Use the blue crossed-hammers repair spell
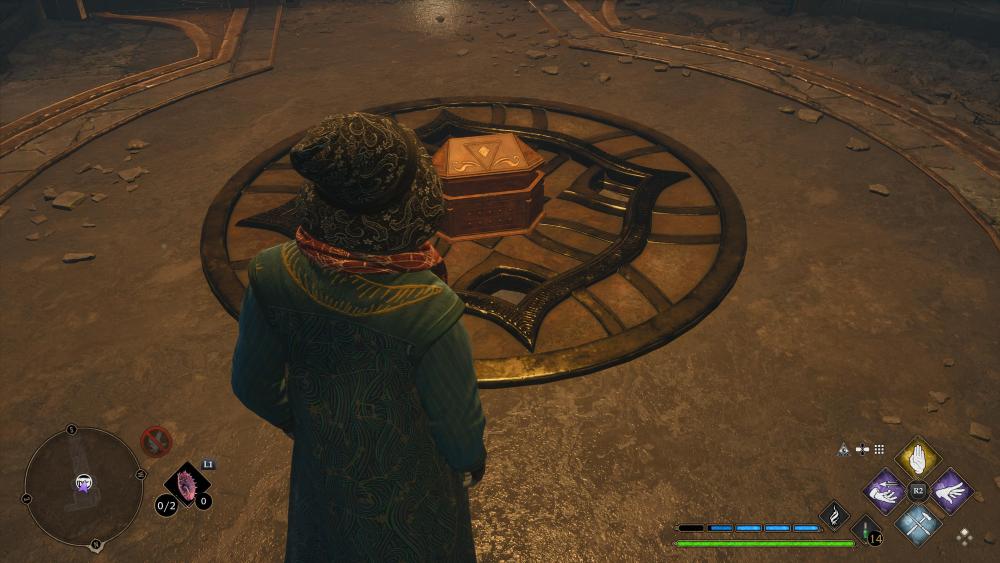This screenshot has width=1000, height=563. coord(917,522)
